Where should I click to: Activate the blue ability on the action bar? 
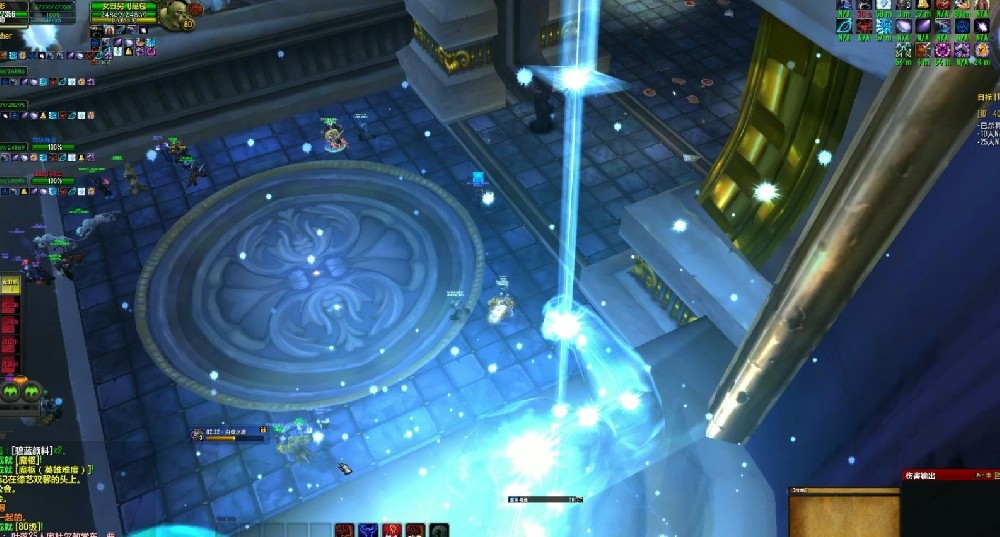tap(367, 530)
